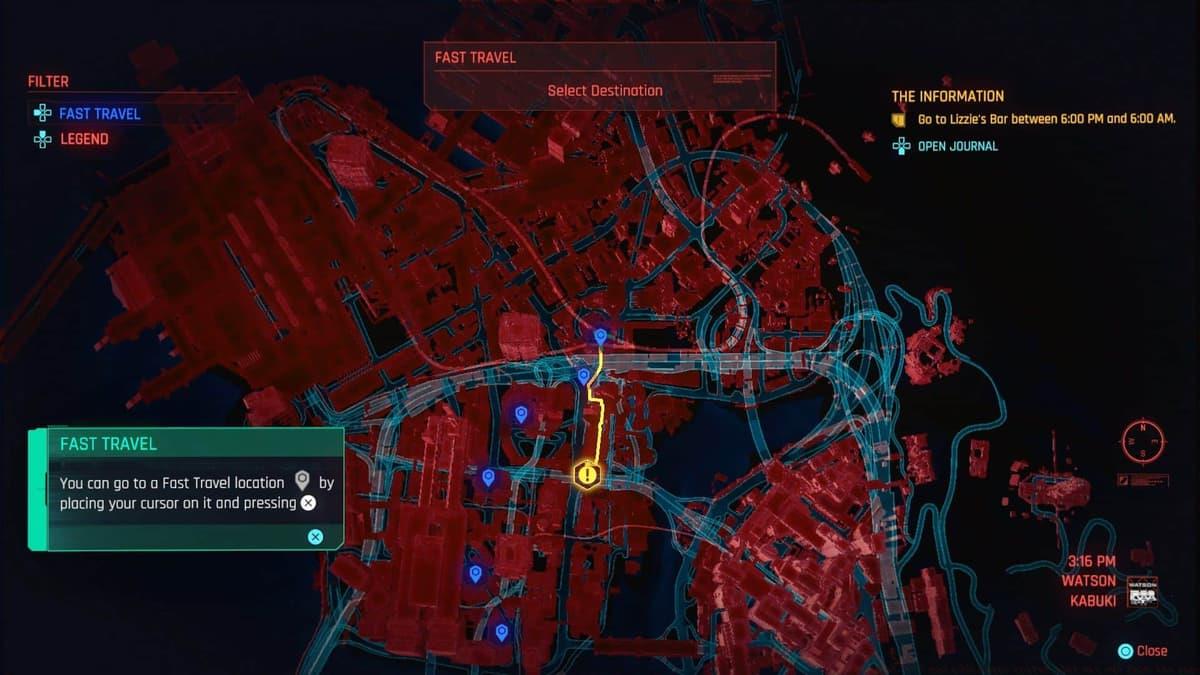
Task: Click the red compass icon
Action: 1143,440
